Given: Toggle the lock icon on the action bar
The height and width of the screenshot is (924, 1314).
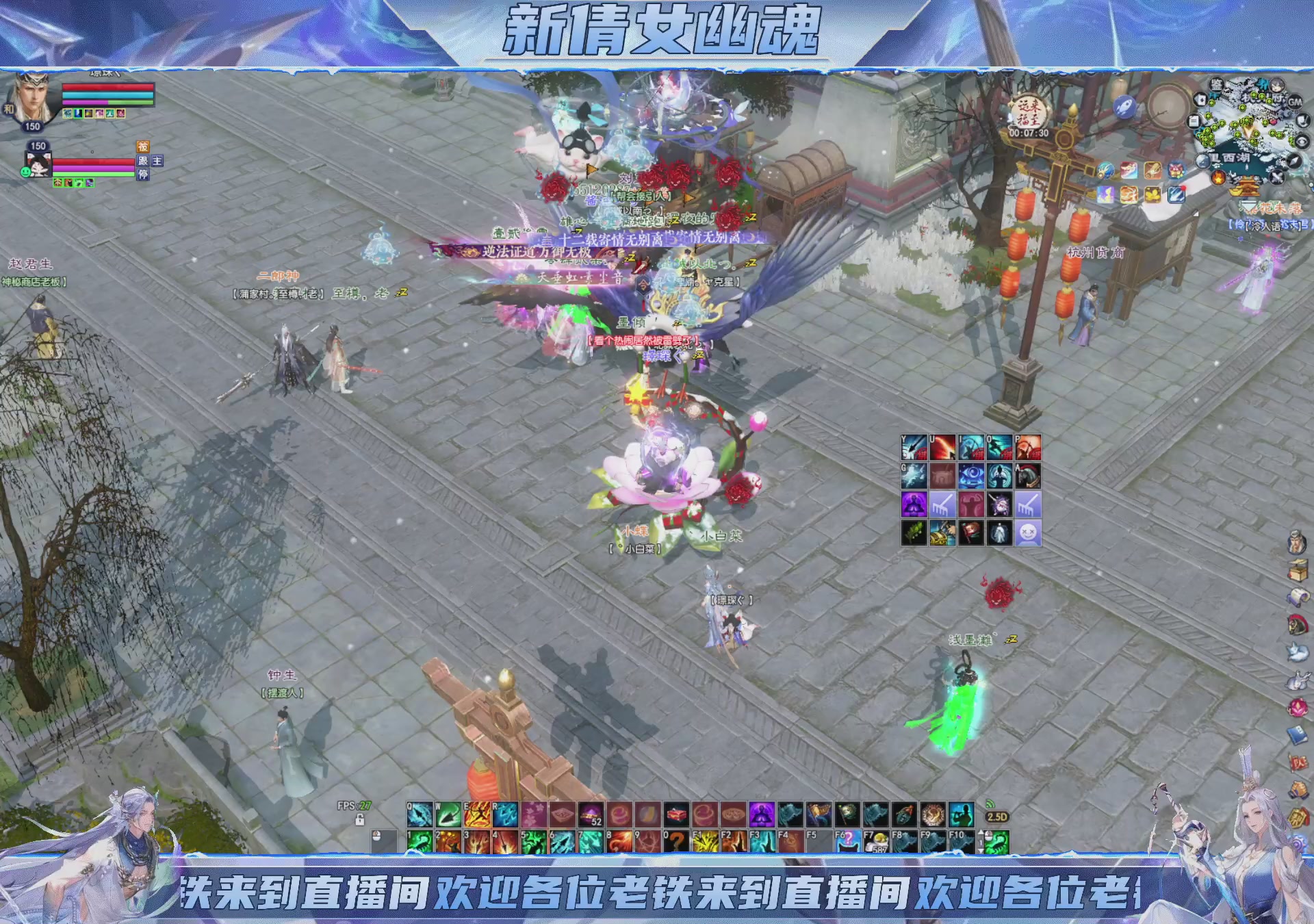Looking at the screenshot, I should [360, 820].
